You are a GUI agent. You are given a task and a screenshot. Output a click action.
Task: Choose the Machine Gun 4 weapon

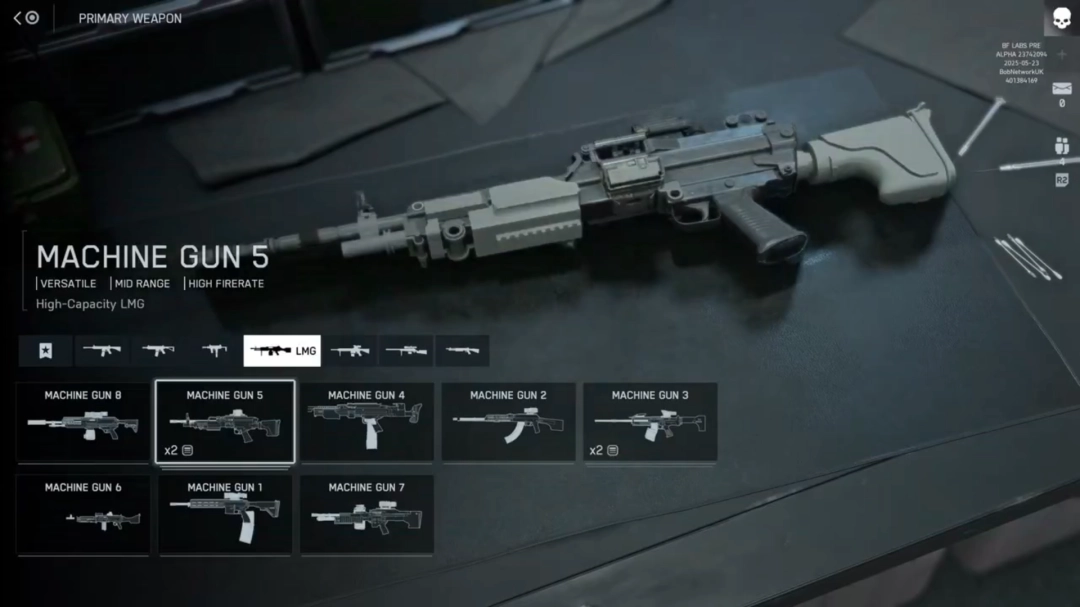pos(367,422)
